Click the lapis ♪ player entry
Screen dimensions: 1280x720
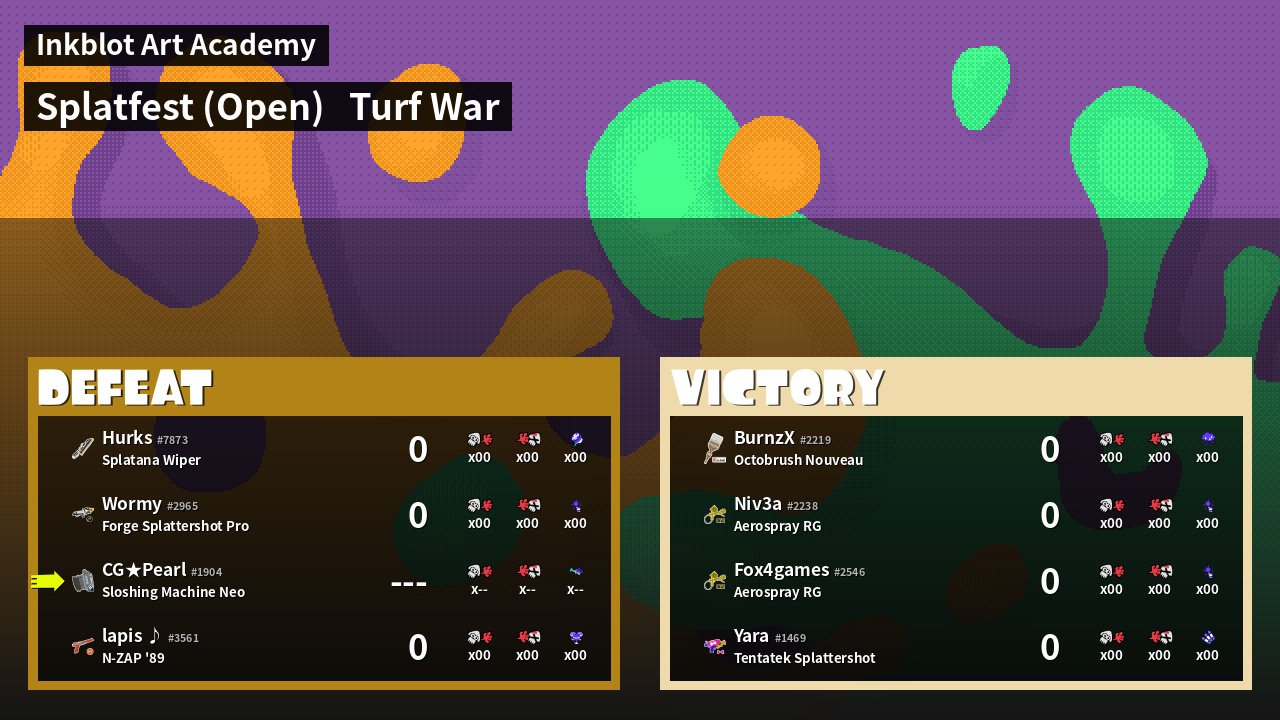pyautogui.click(x=324, y=647)
